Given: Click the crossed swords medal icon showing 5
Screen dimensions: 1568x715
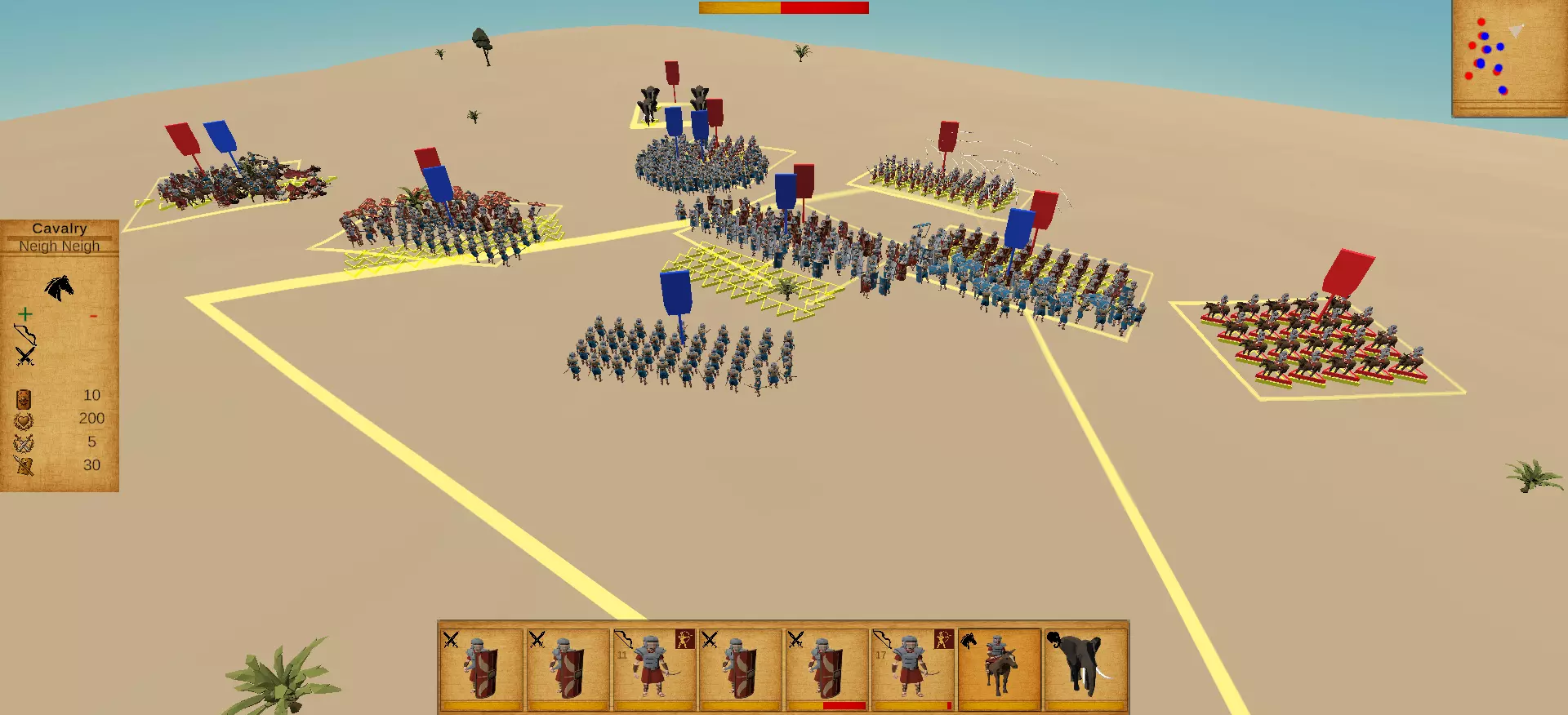Looking at the screenshot, I should [x=23, y=441].
